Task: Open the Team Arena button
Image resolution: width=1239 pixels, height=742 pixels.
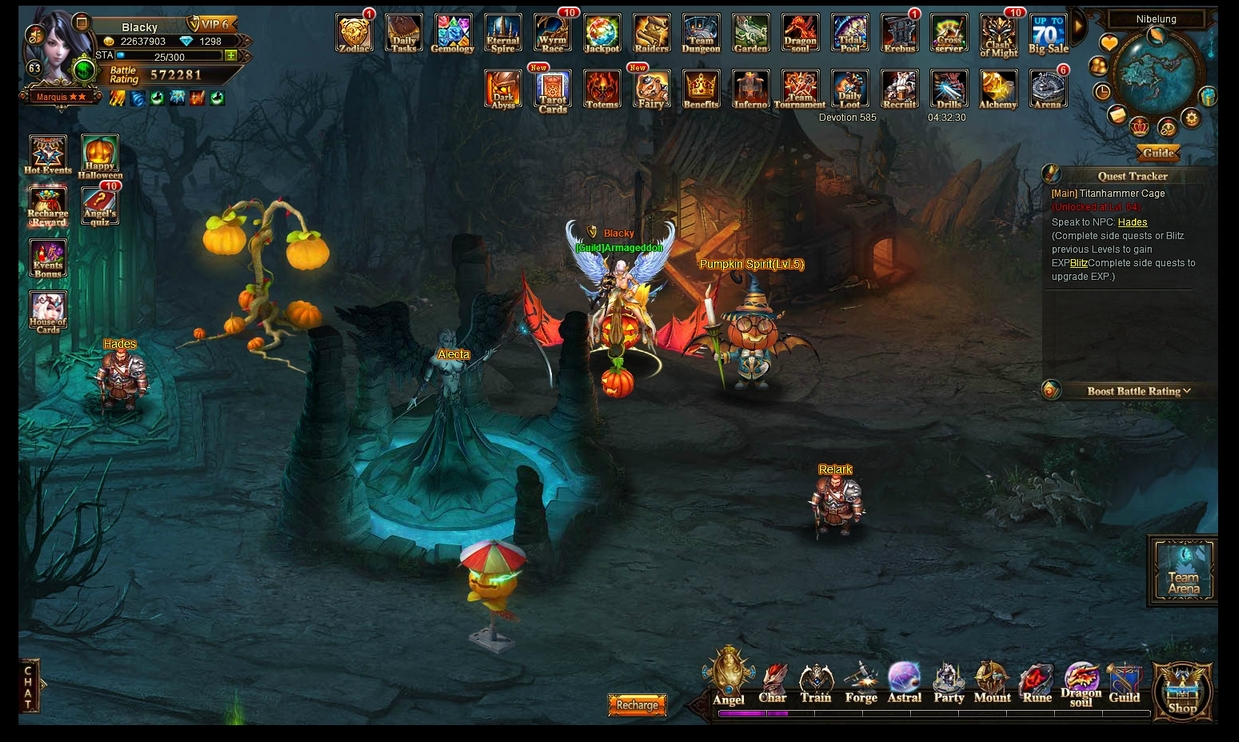Action: click(x=1183, y=570)
